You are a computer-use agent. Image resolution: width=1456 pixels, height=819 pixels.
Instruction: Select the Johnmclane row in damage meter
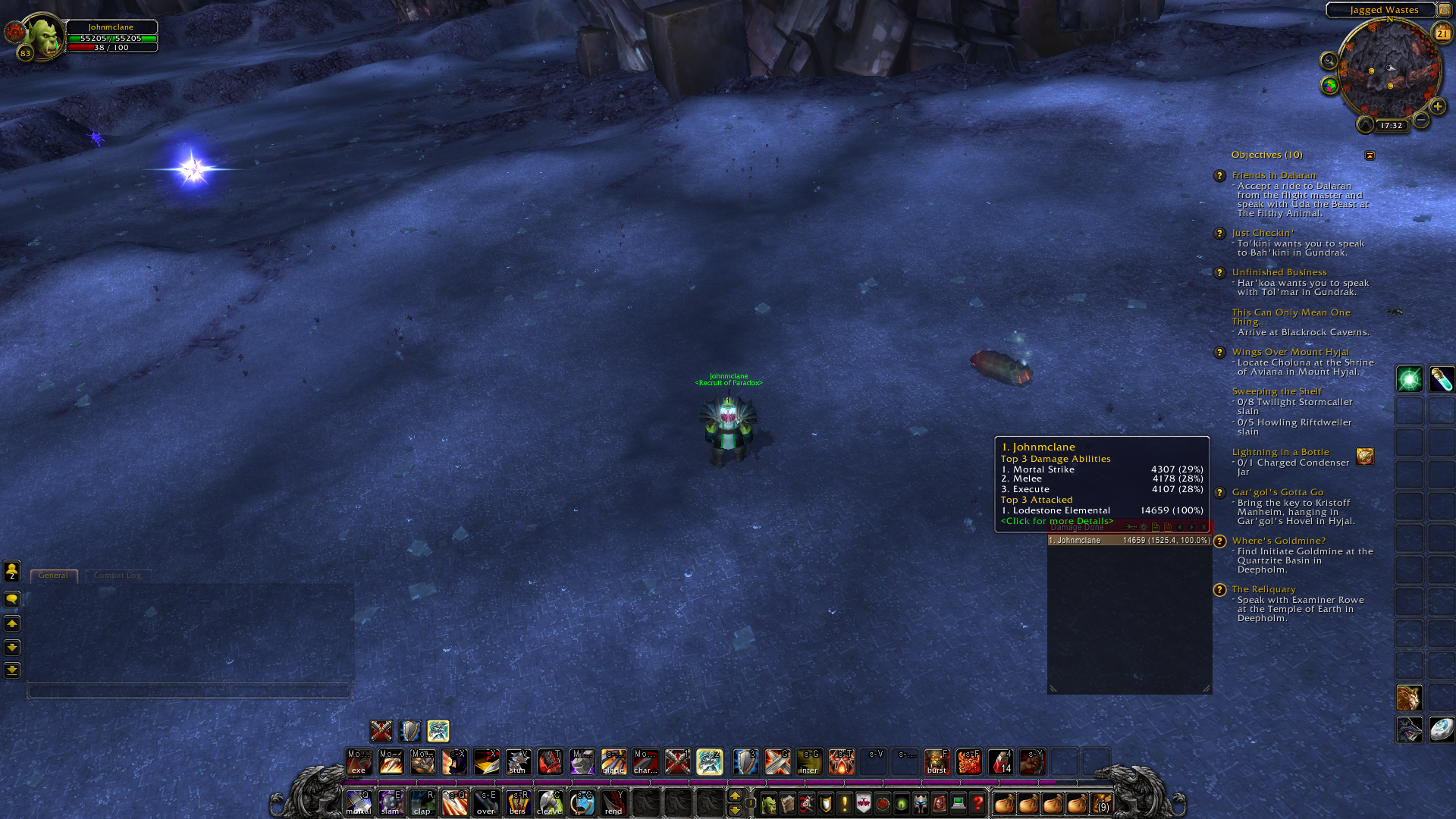click(x=1128, y=541)
